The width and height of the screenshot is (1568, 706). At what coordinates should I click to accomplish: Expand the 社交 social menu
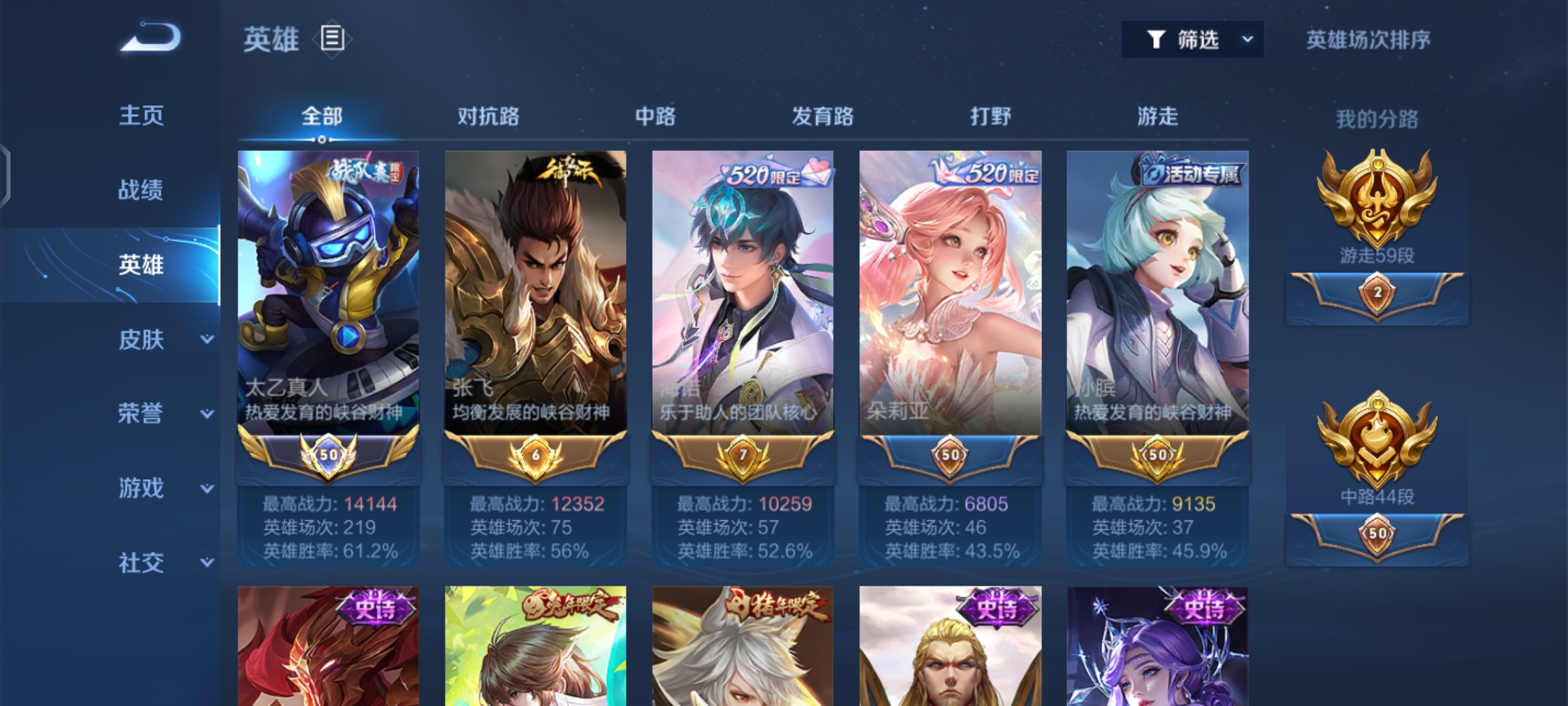pyautogui.click(x=163, y=563)
